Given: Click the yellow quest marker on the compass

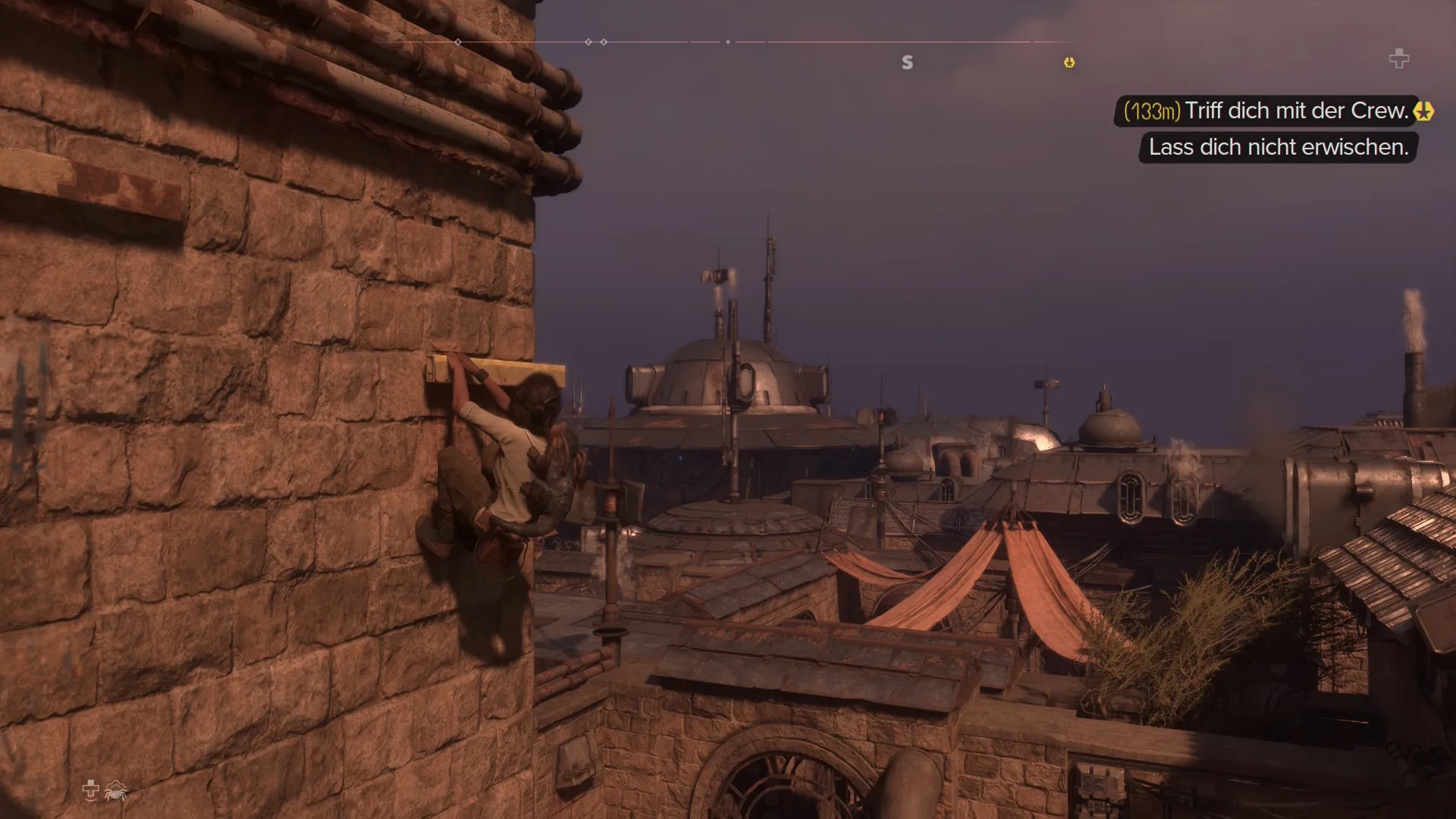Looking at the screenshot, I should point(1068,63).
